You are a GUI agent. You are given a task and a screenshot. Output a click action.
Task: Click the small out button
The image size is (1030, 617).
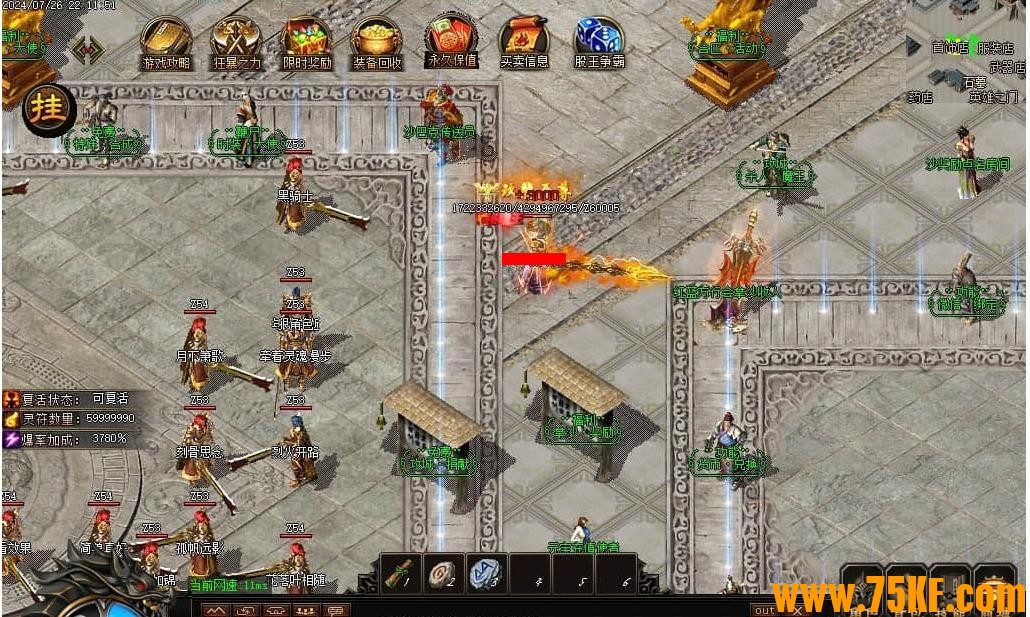(764, 609)
